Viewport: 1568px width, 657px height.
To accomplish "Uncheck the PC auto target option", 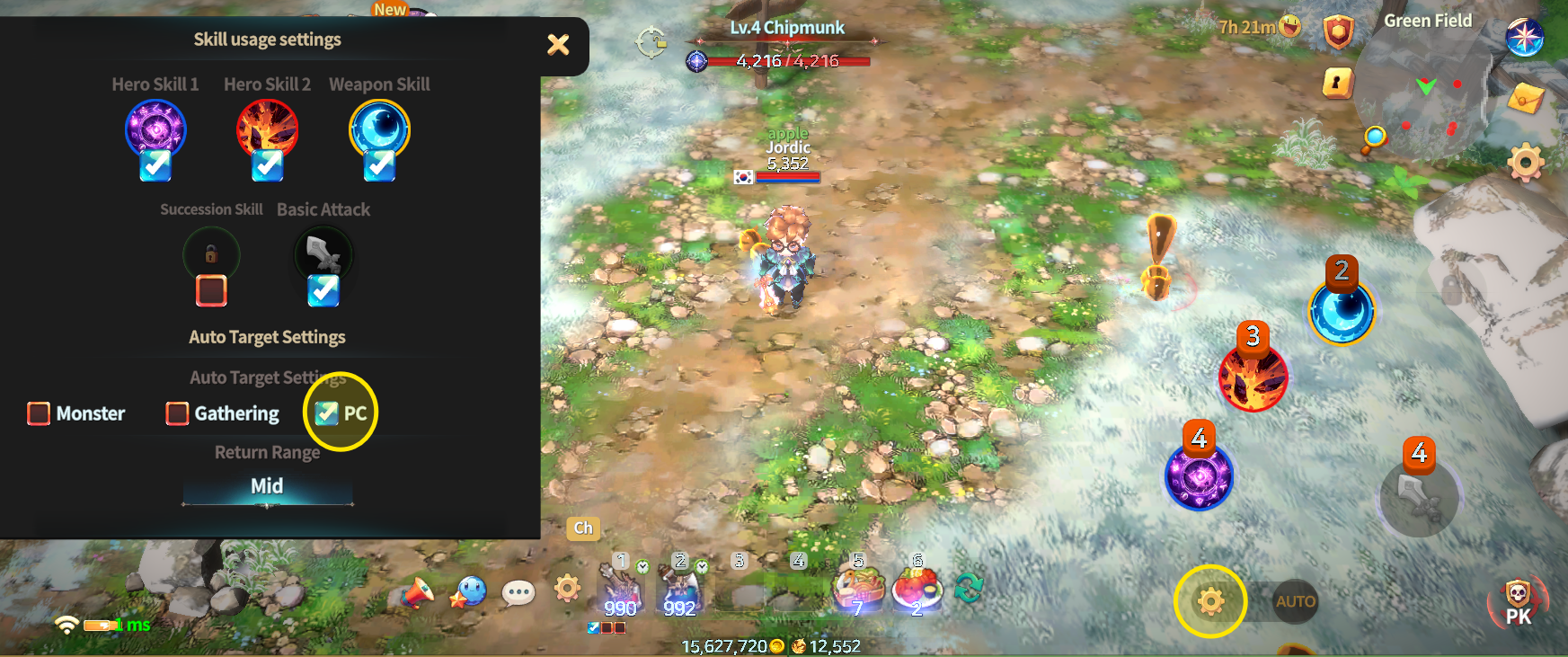I will click(x=326, y=413).
